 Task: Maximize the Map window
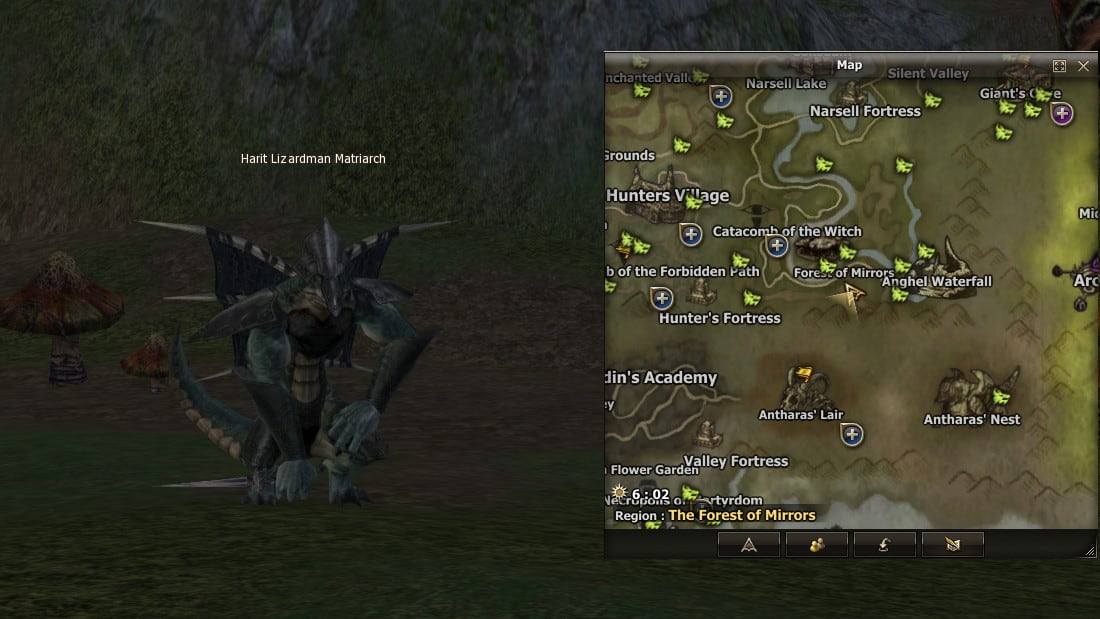[x=1060, y=66]
